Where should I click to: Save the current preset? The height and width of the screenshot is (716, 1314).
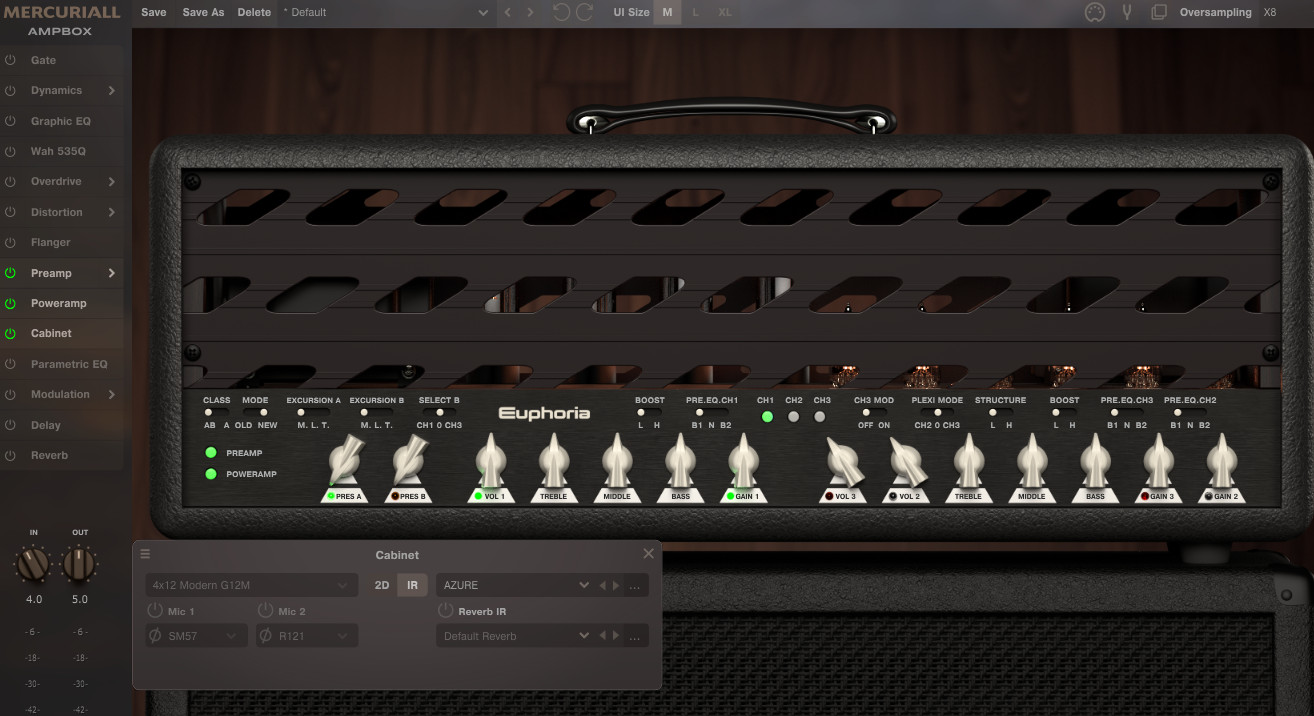click(153, 12)
